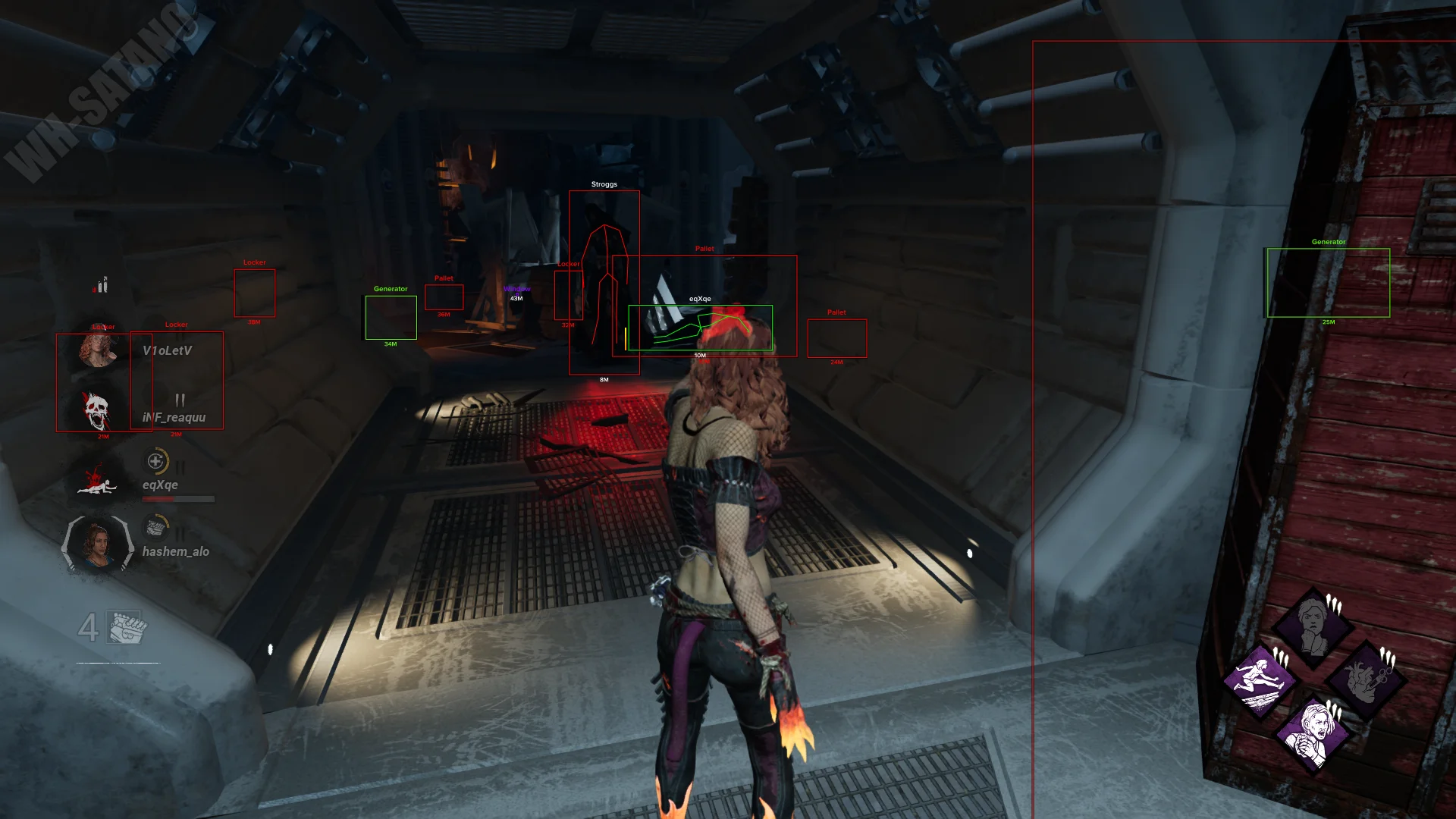Select the screaming clasped-hands perk

point(1313,730)
